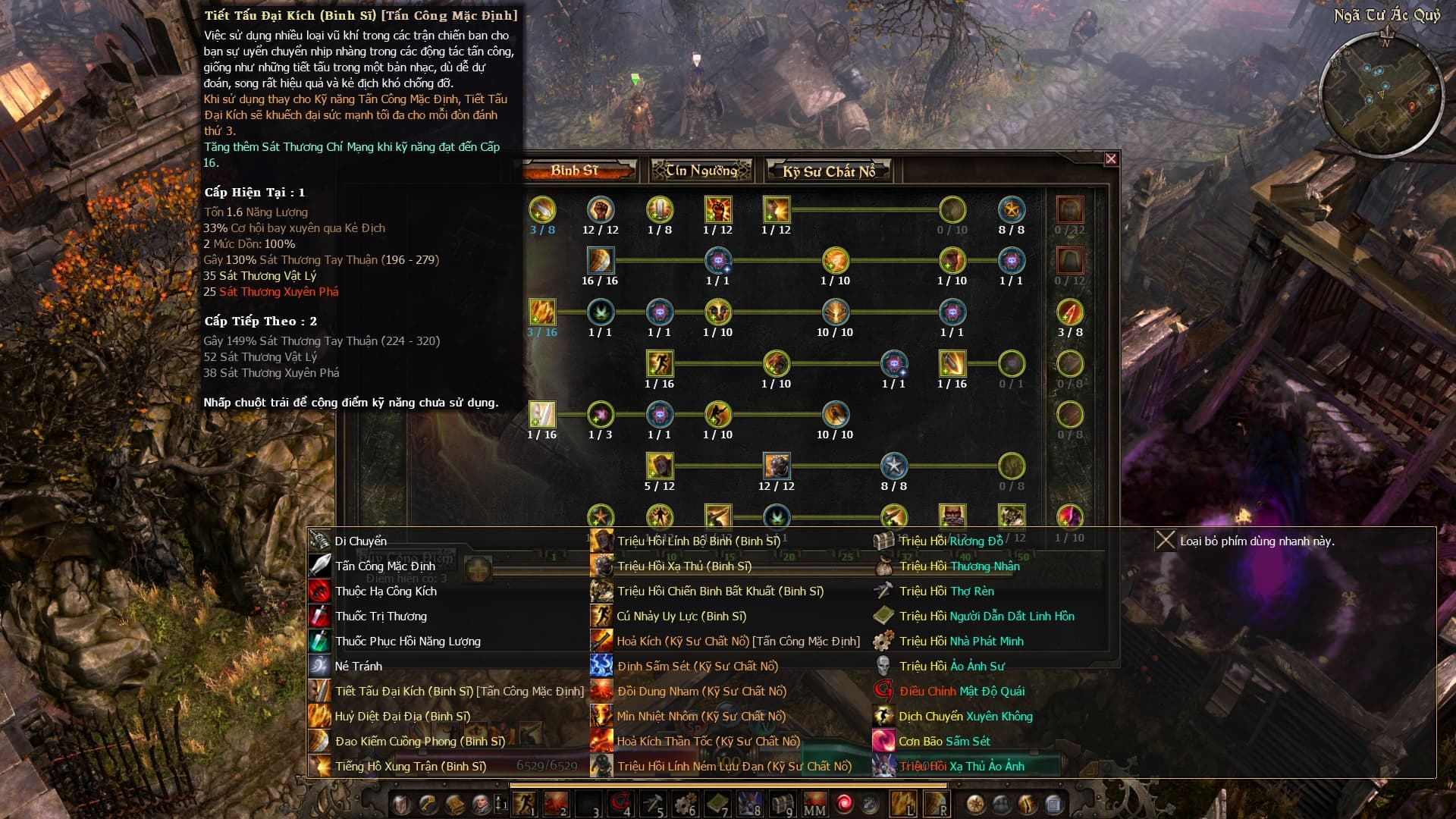Assign Tấn Công Mặc Định to the slot
The height and width of the screenshot is (819, 1456).
click(384, 566)
